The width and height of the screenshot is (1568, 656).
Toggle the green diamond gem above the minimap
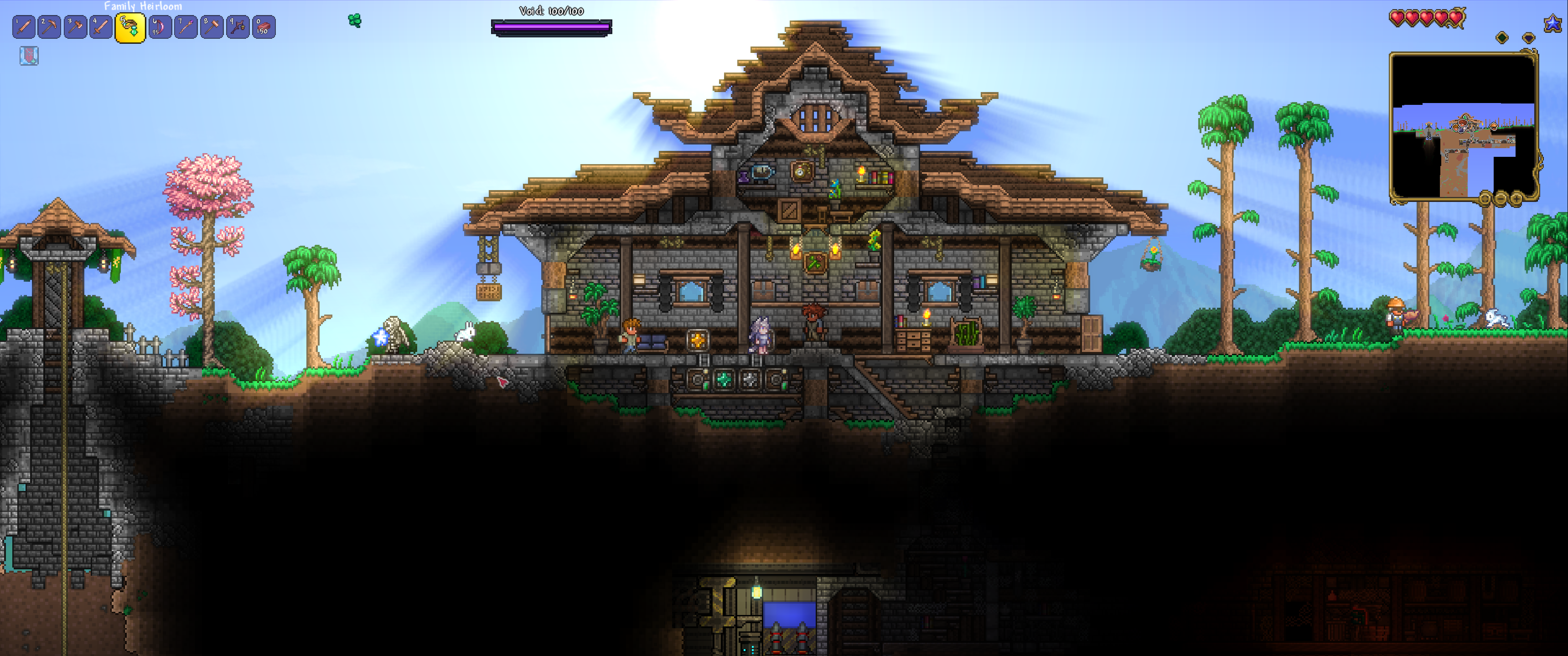(x=1501, y=38)
